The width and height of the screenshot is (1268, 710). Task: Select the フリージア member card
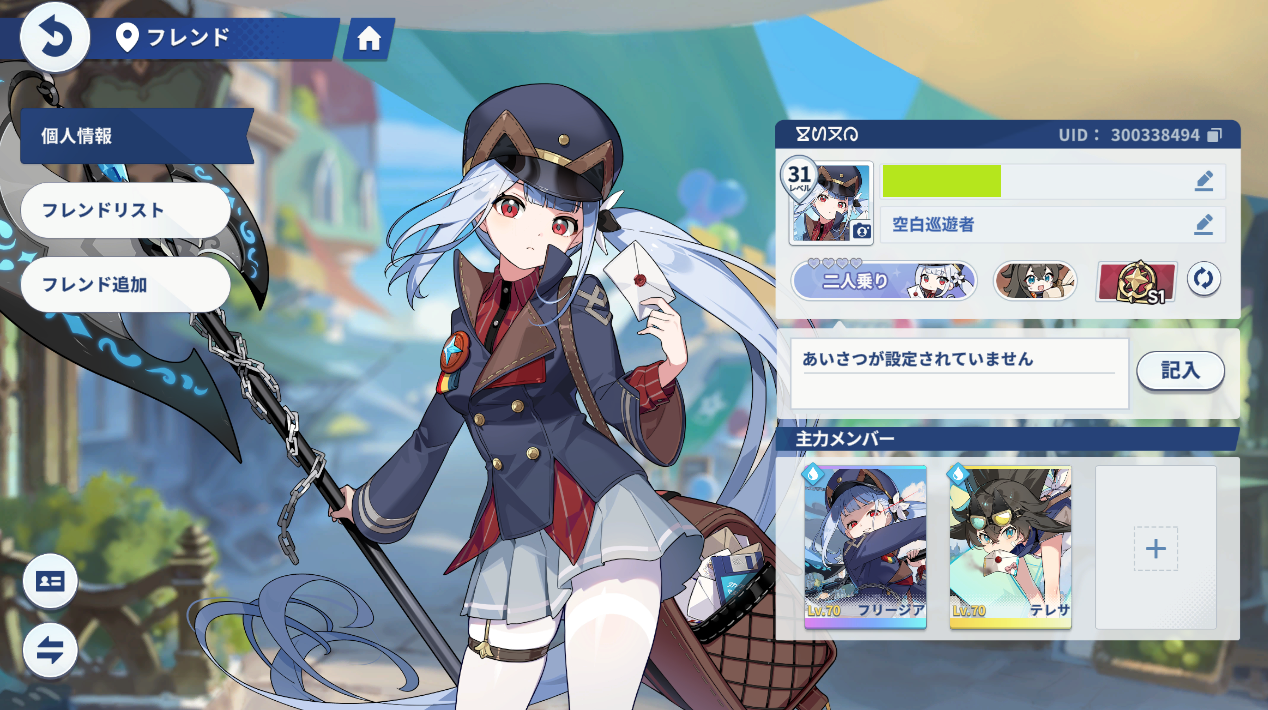click(x=865, y=547)
